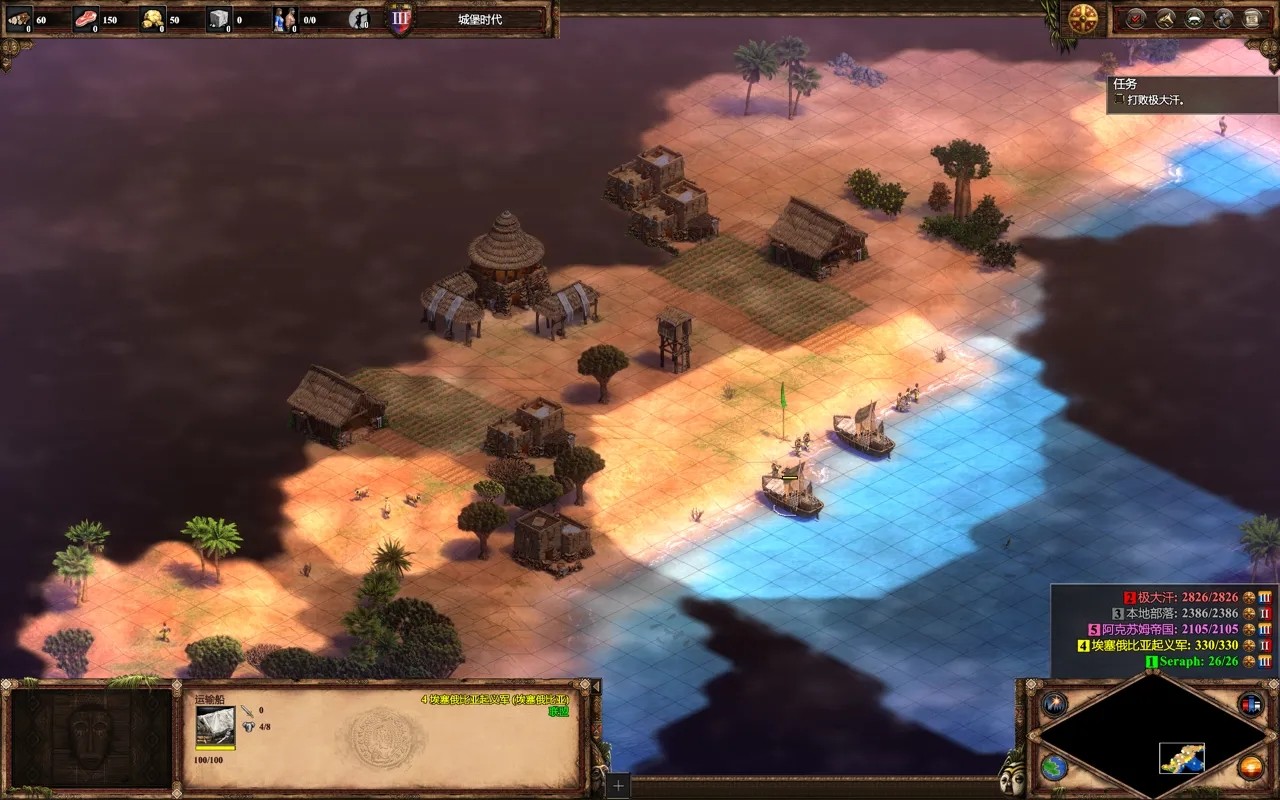
Task: Click the wood resource icon
Action: (x=19, y=18)
